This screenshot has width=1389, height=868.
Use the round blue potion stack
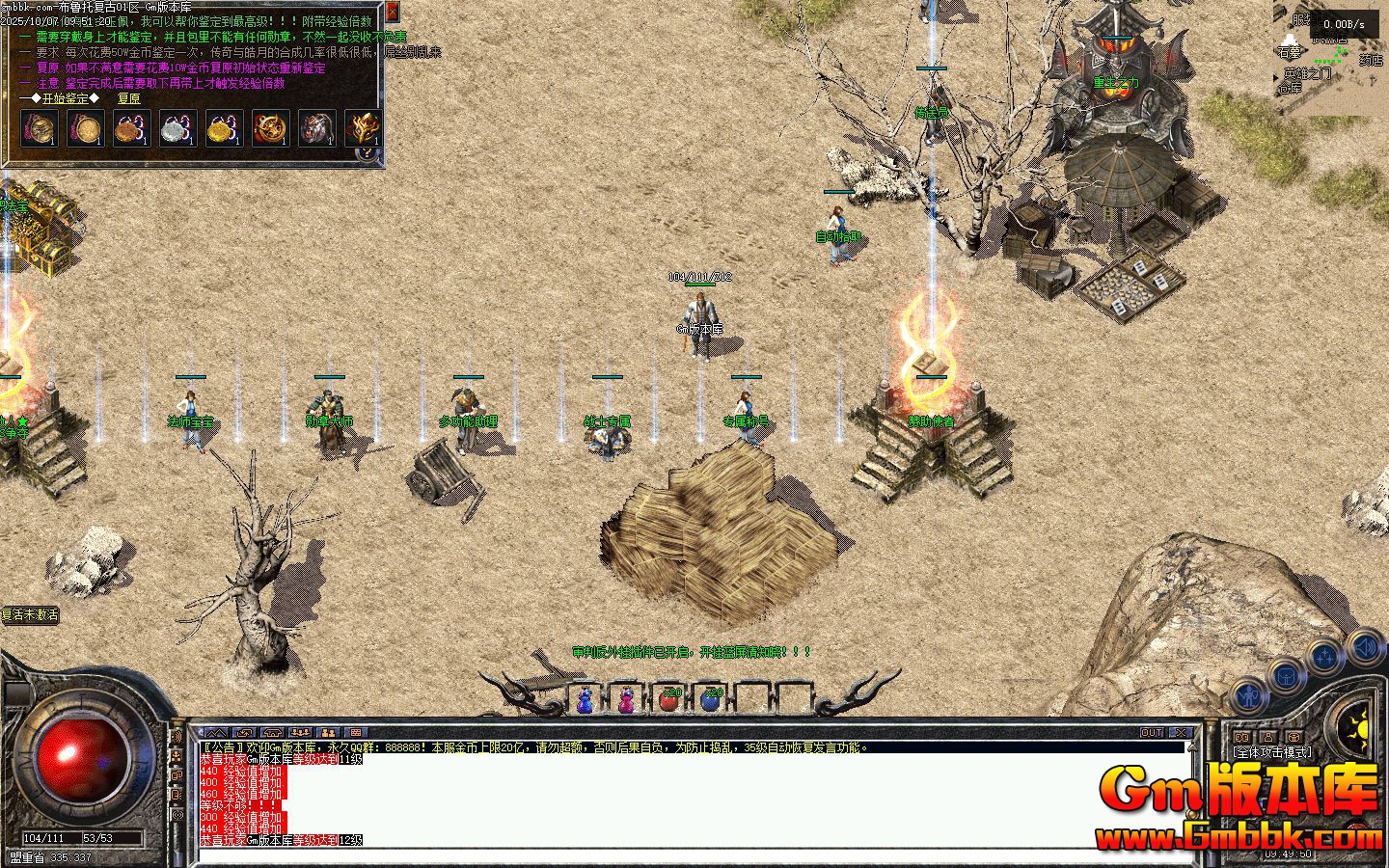(x=711, y=699)
